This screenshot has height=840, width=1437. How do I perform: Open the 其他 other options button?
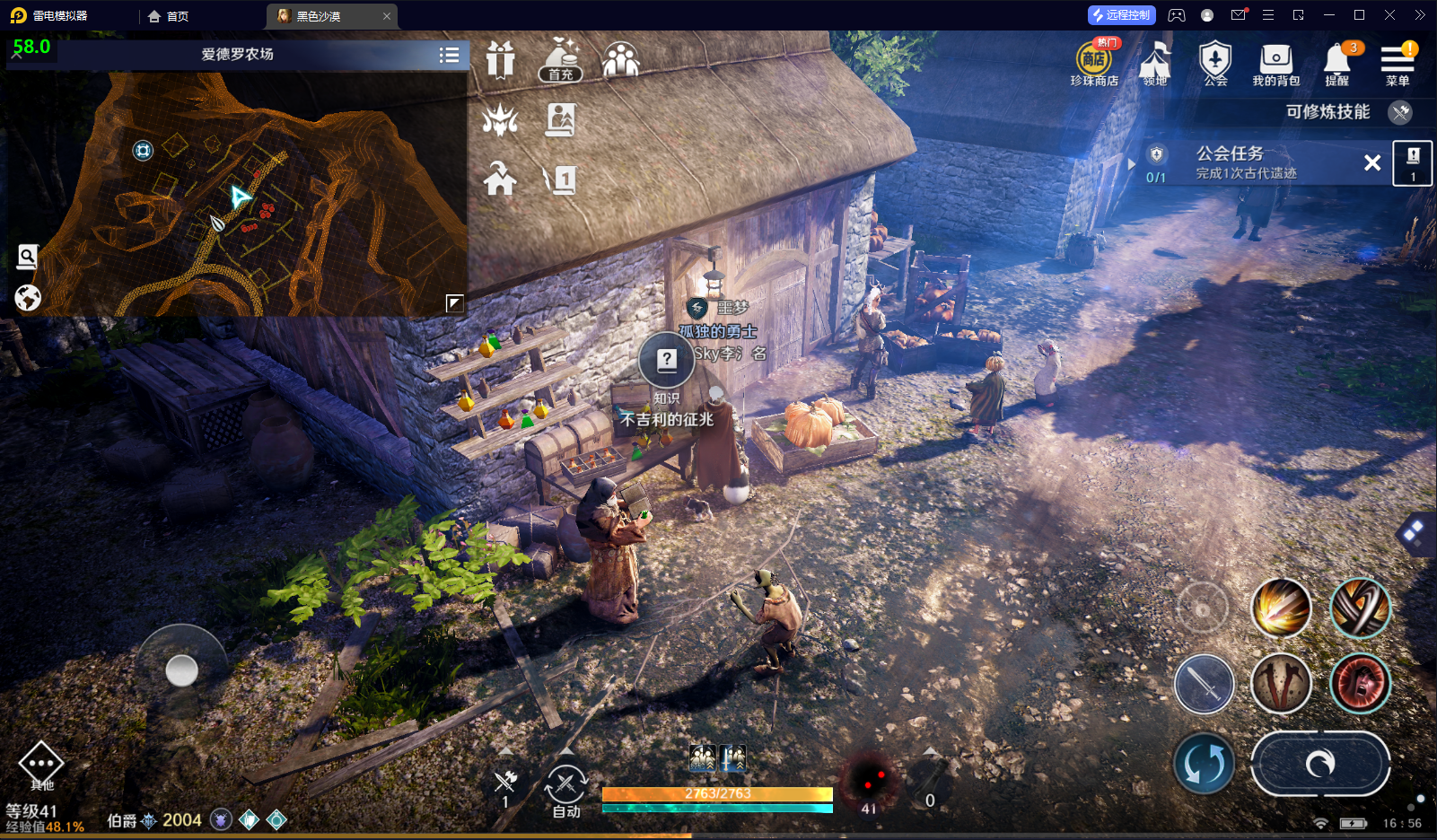point(41,766)
